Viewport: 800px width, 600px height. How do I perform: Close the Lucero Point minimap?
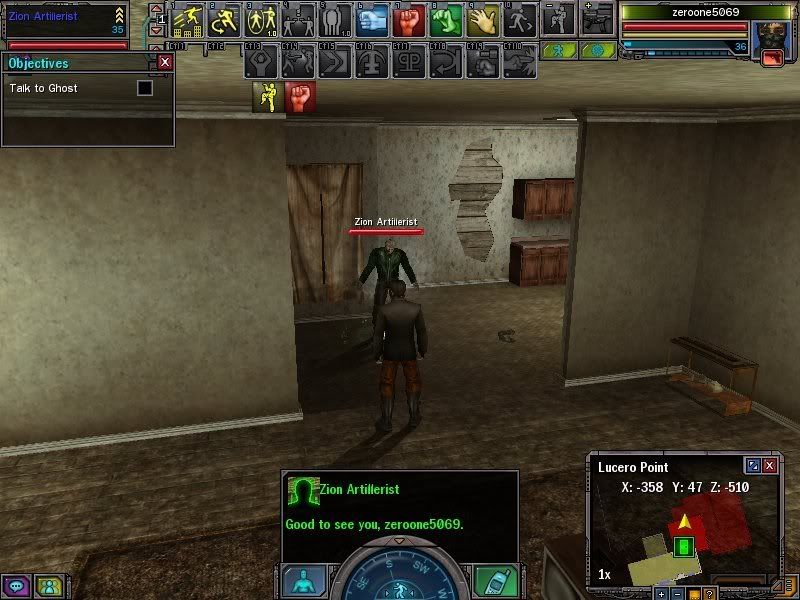coord(769,466)
